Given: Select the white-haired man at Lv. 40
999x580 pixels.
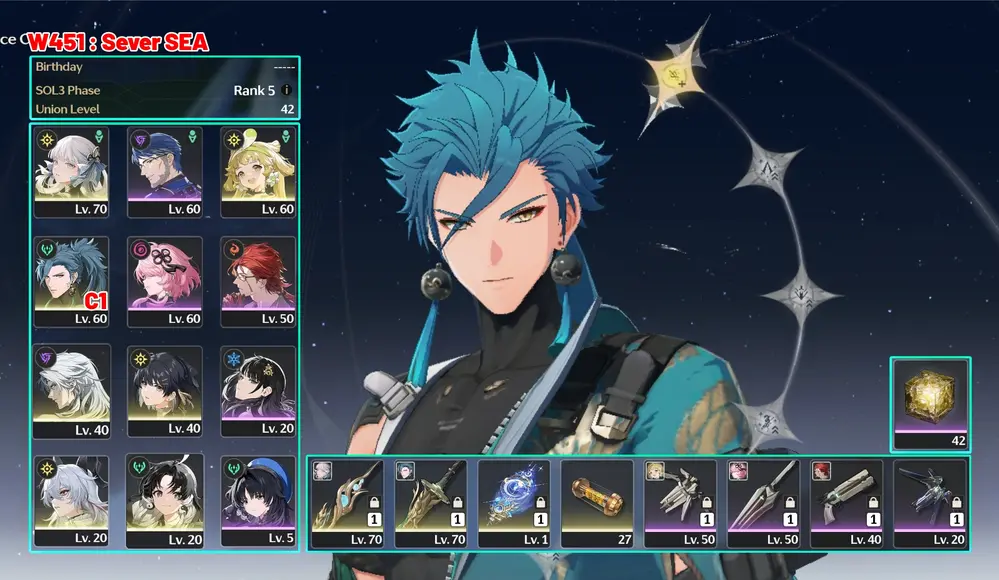Looking at the screenshot, I should coord(71,390).
